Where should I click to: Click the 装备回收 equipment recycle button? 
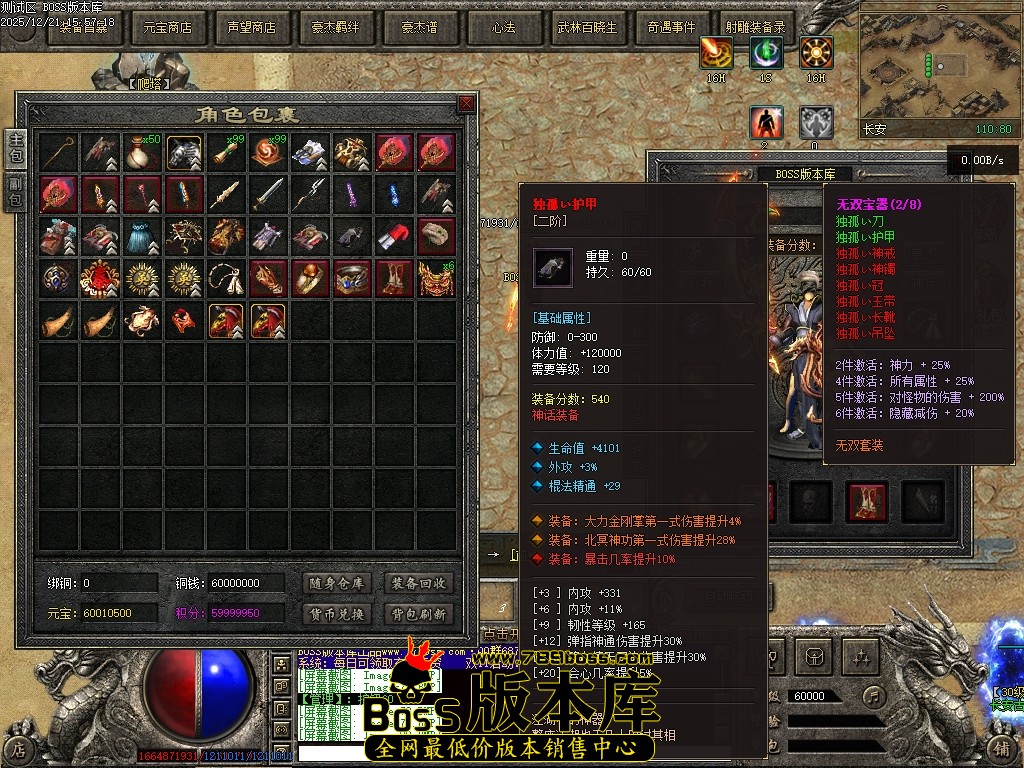[x=419, y=583]
